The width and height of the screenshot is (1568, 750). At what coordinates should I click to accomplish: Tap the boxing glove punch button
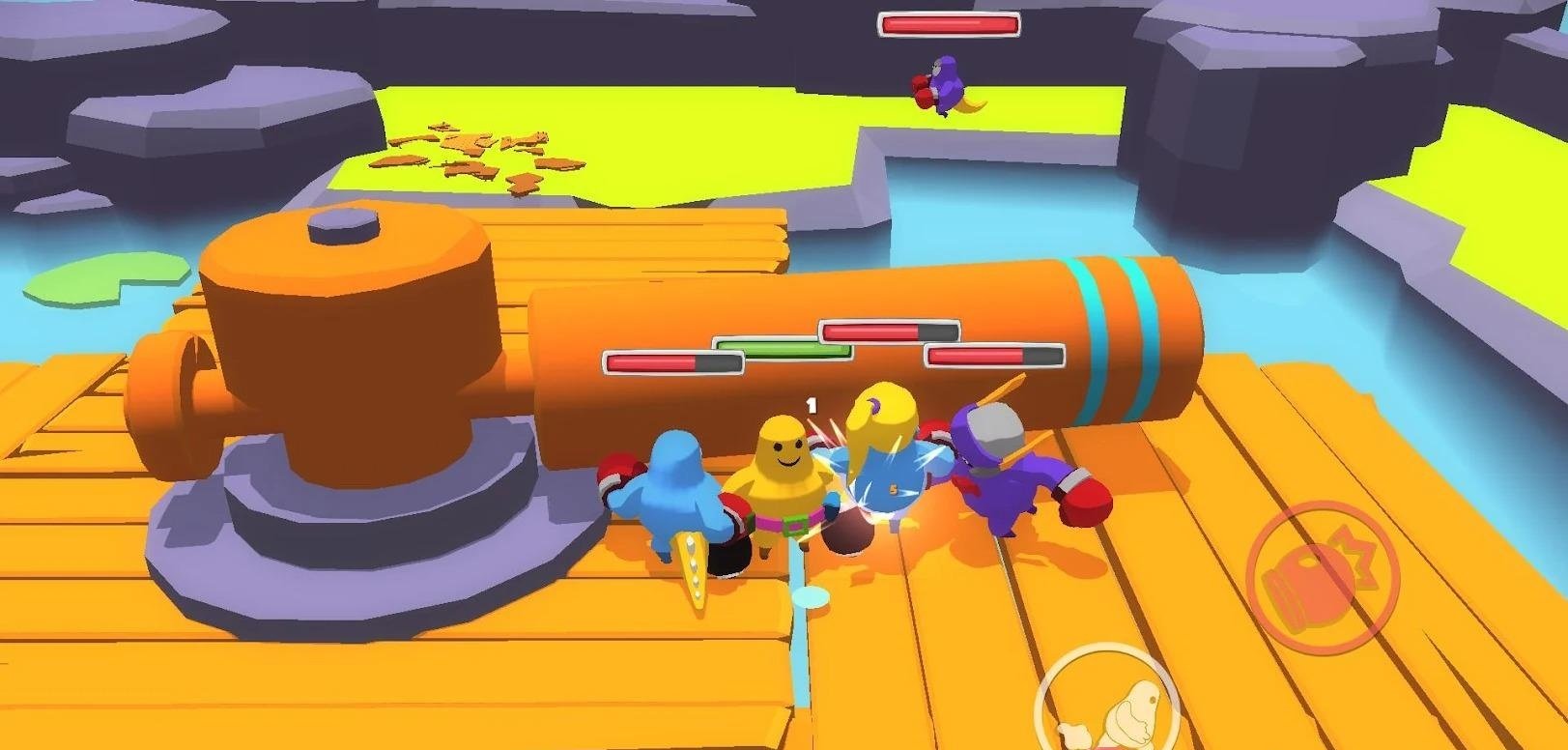[x=1321, y=578]
